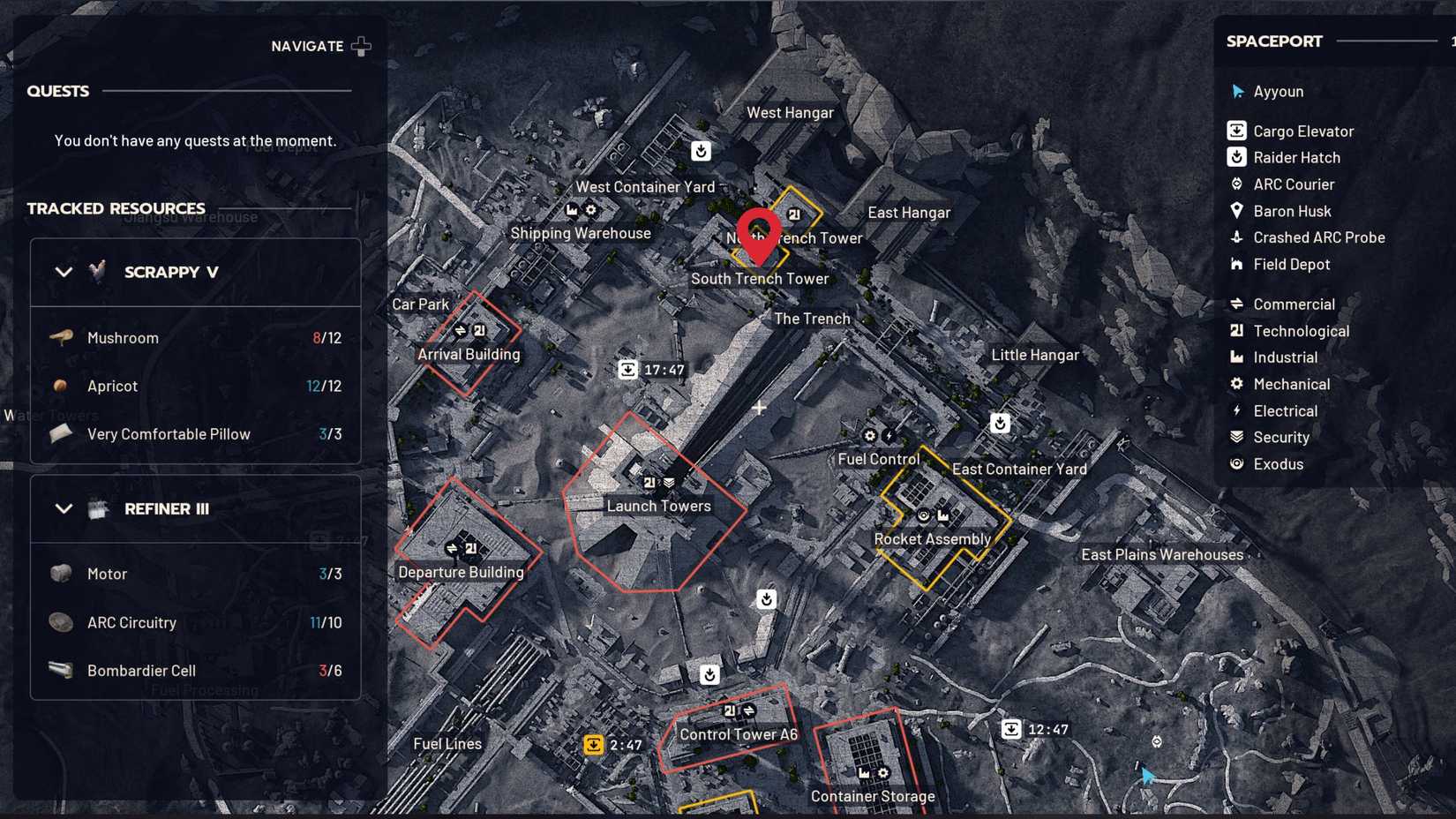
Task: Click the Technological loot category icon
Action: pos(1236,331)
